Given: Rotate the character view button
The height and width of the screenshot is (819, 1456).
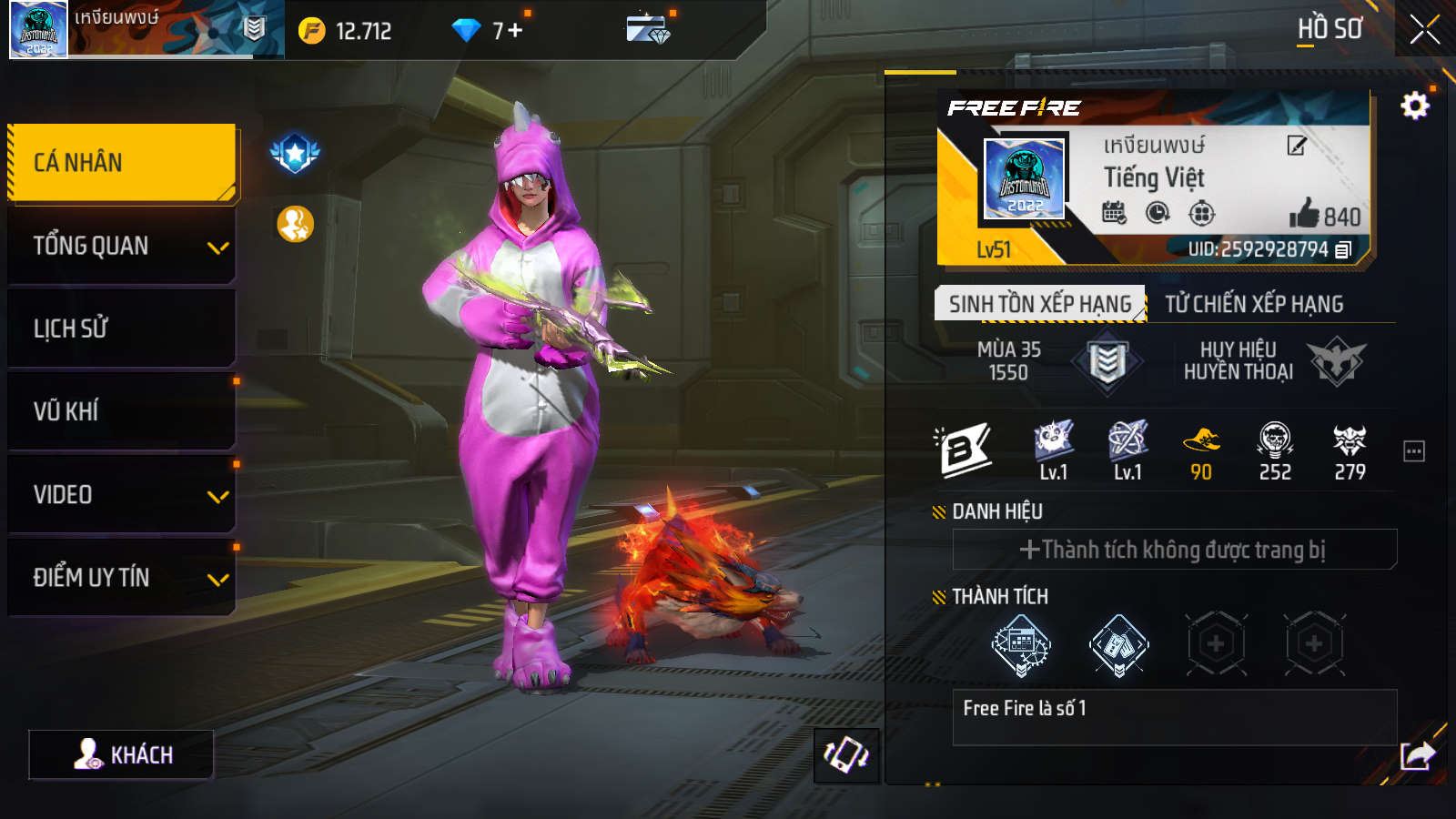Looking at the screenshot, I should click(846, 755).
